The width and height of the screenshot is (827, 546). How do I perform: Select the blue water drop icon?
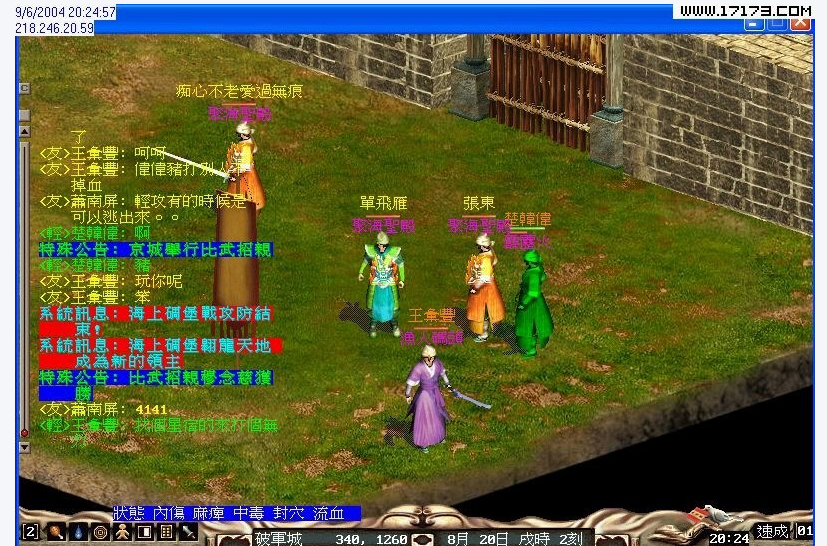[x=77, y=532]
